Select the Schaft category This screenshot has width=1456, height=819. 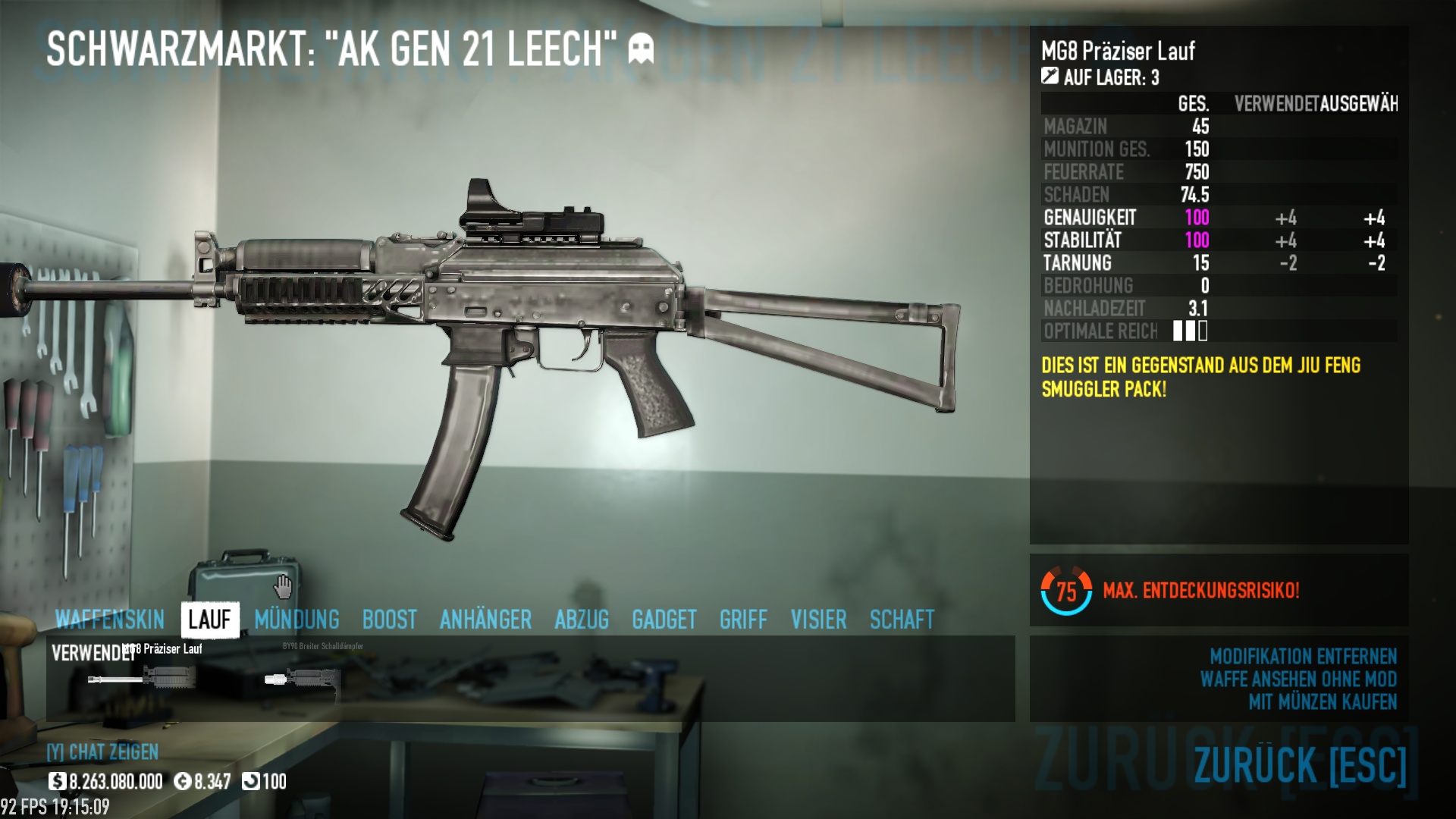tap(902, 620)
